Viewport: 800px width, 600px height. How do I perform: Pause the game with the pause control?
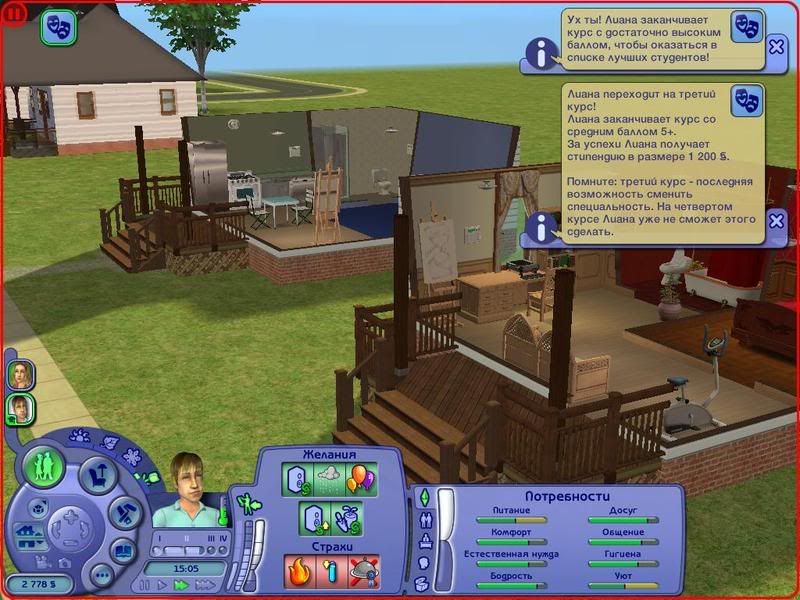click(146, 584)
